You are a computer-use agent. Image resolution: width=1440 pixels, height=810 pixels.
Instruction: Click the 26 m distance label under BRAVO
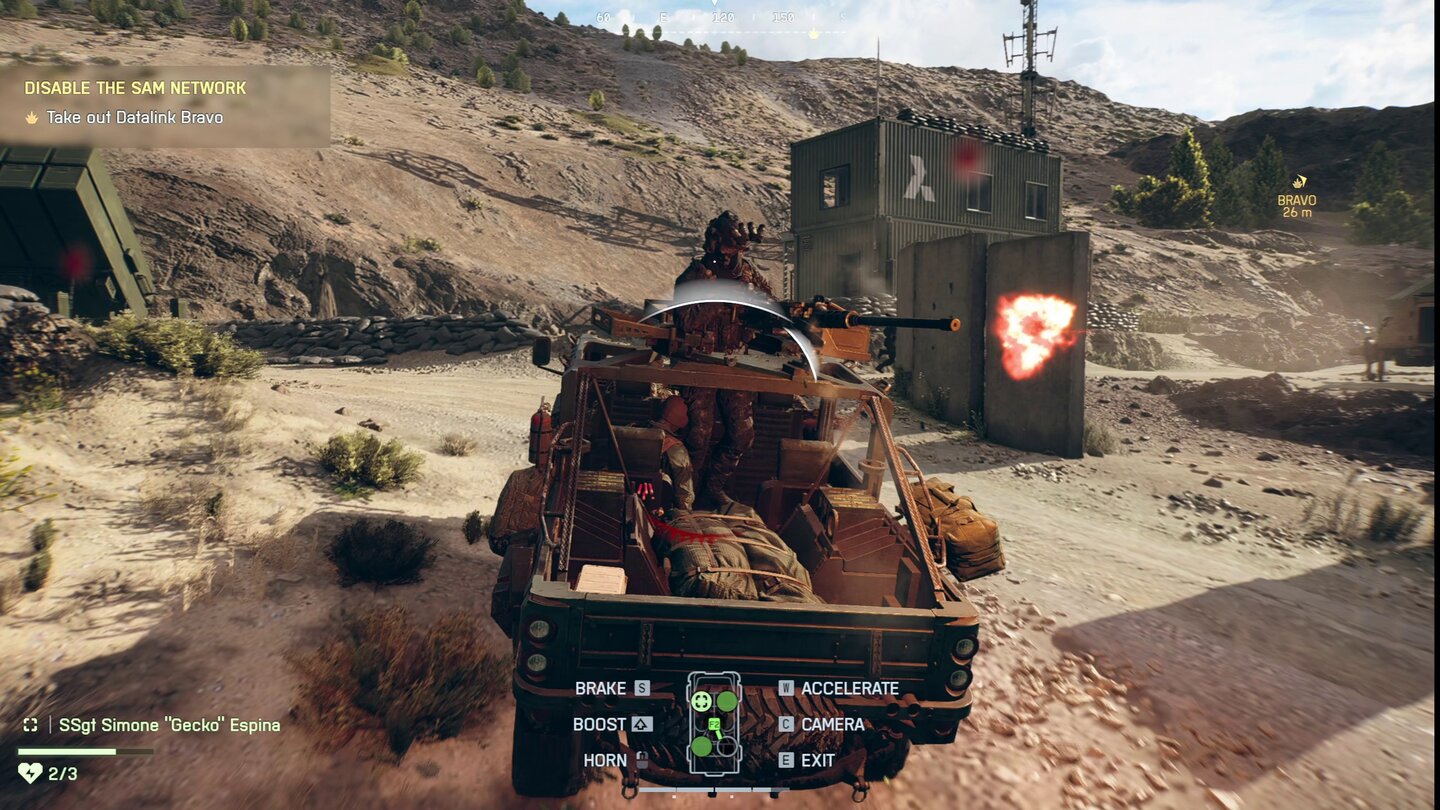tap(1296, 214)
